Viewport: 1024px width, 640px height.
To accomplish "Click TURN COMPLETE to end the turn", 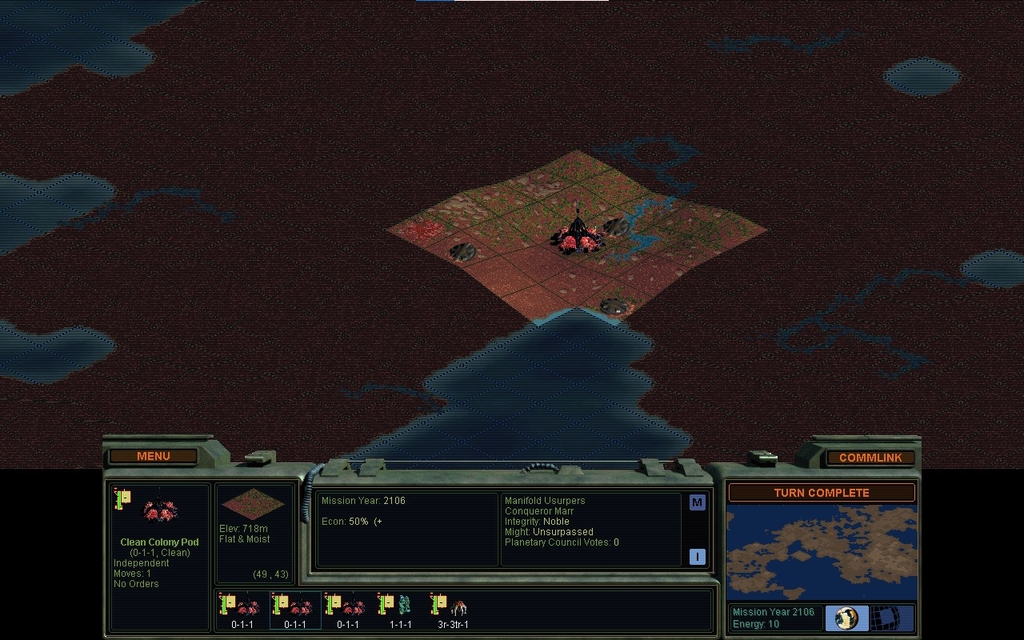I will point(820,493).
